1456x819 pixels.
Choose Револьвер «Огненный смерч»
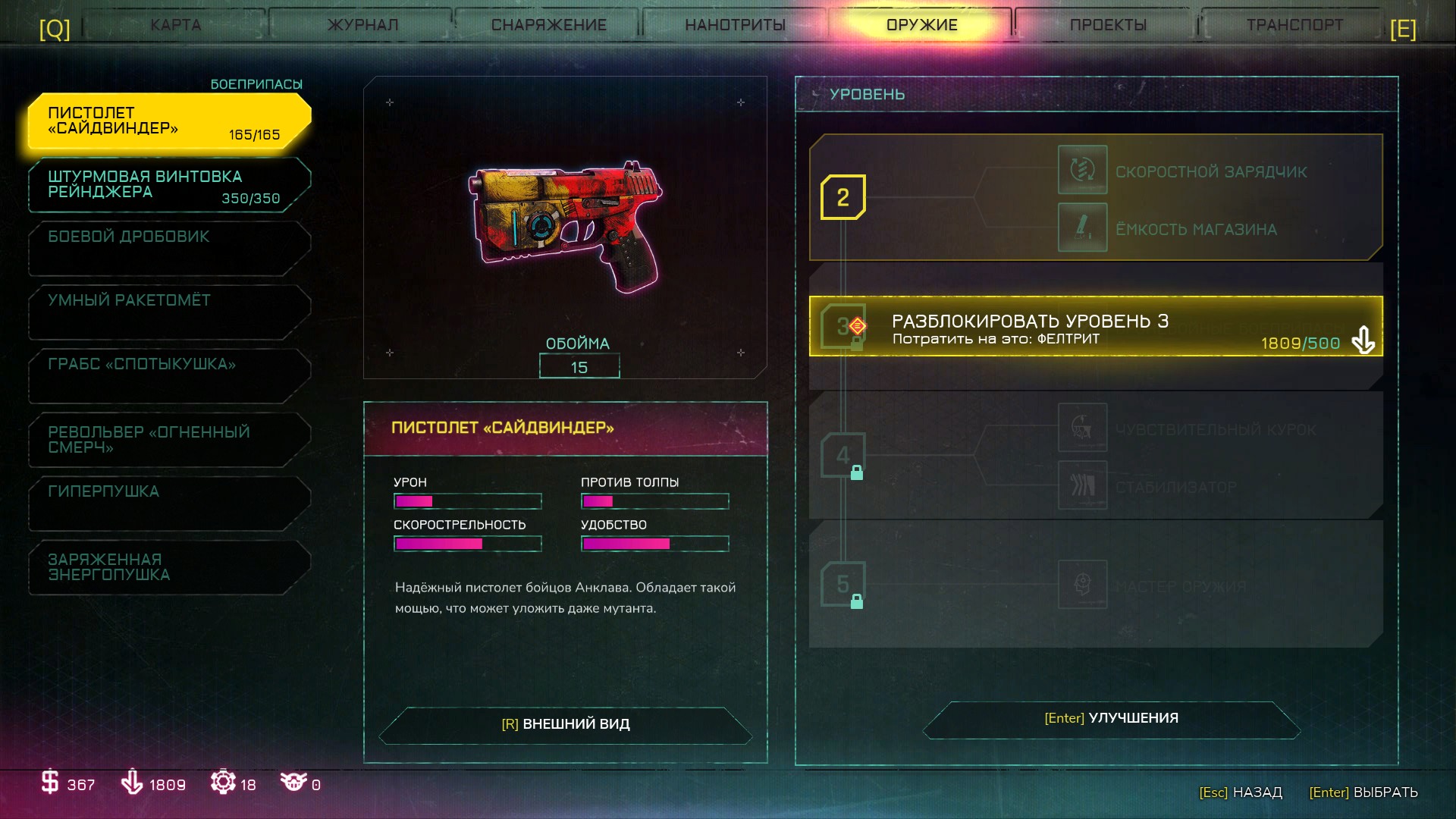(169, 440)
